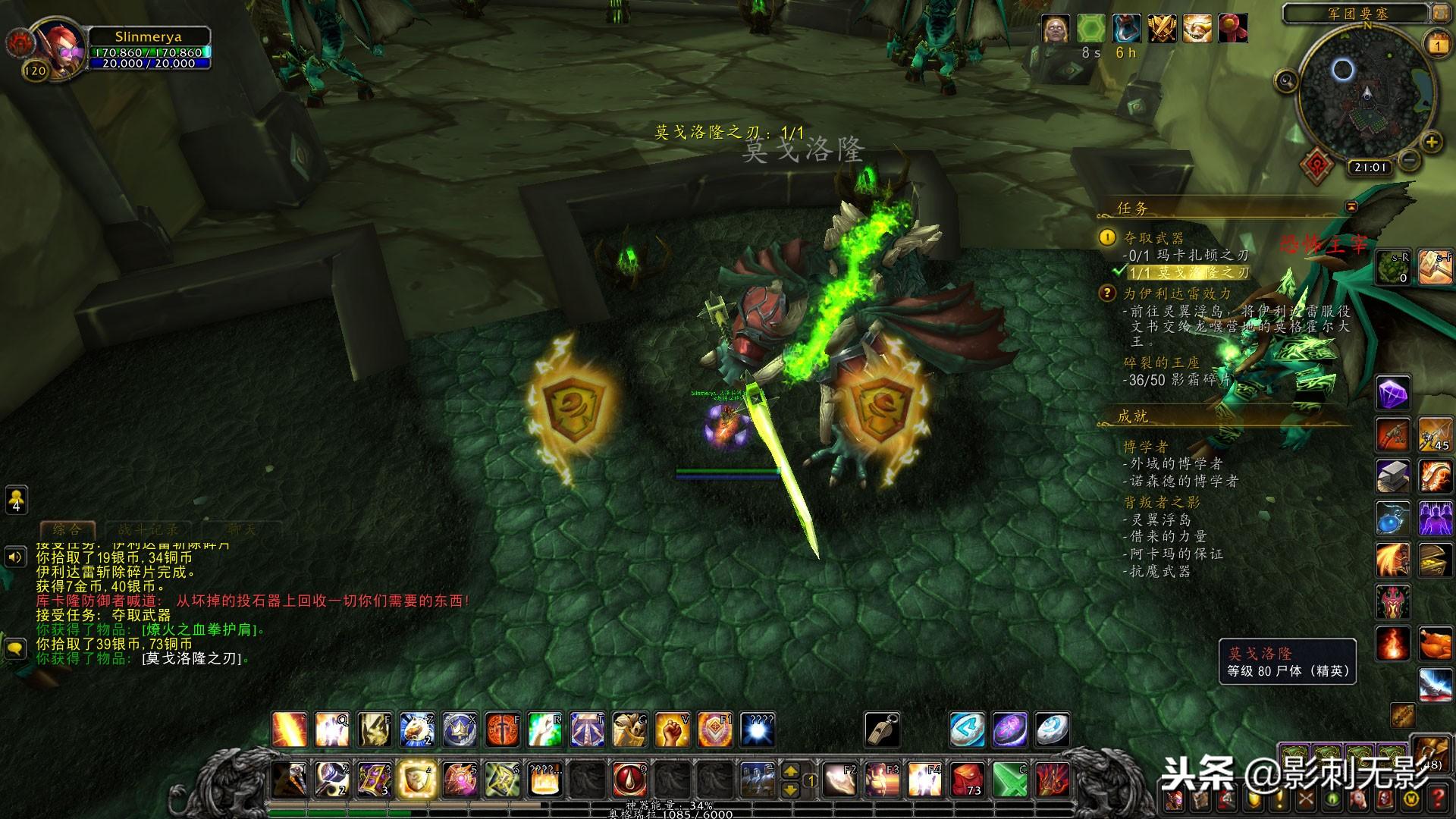Activate the golden fist ability bound to V
This screenshot has height=819, width=1456.
672,730
